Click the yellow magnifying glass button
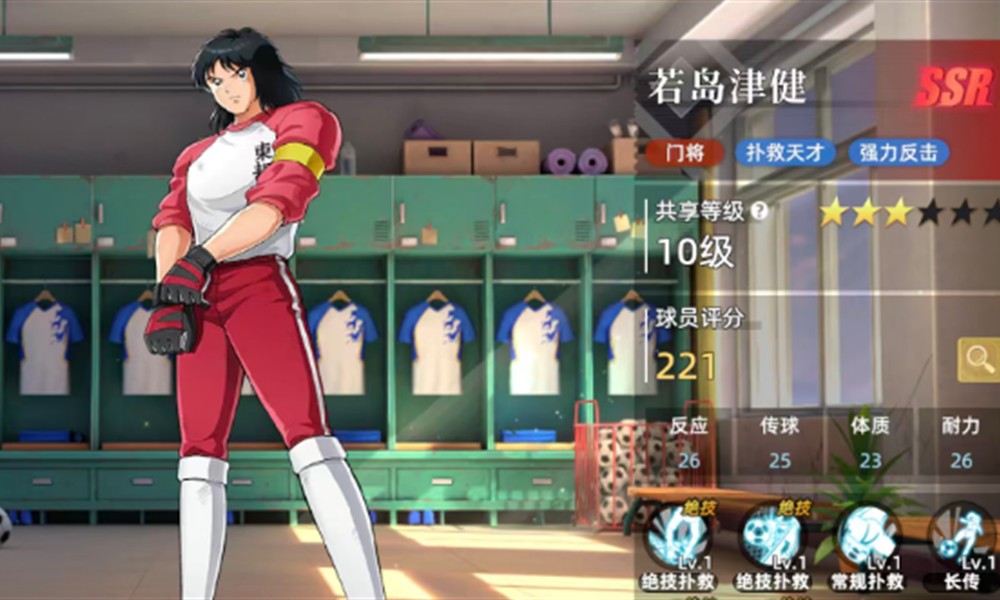This screenshot has width=1000, height=600. [x=979, y=359]
